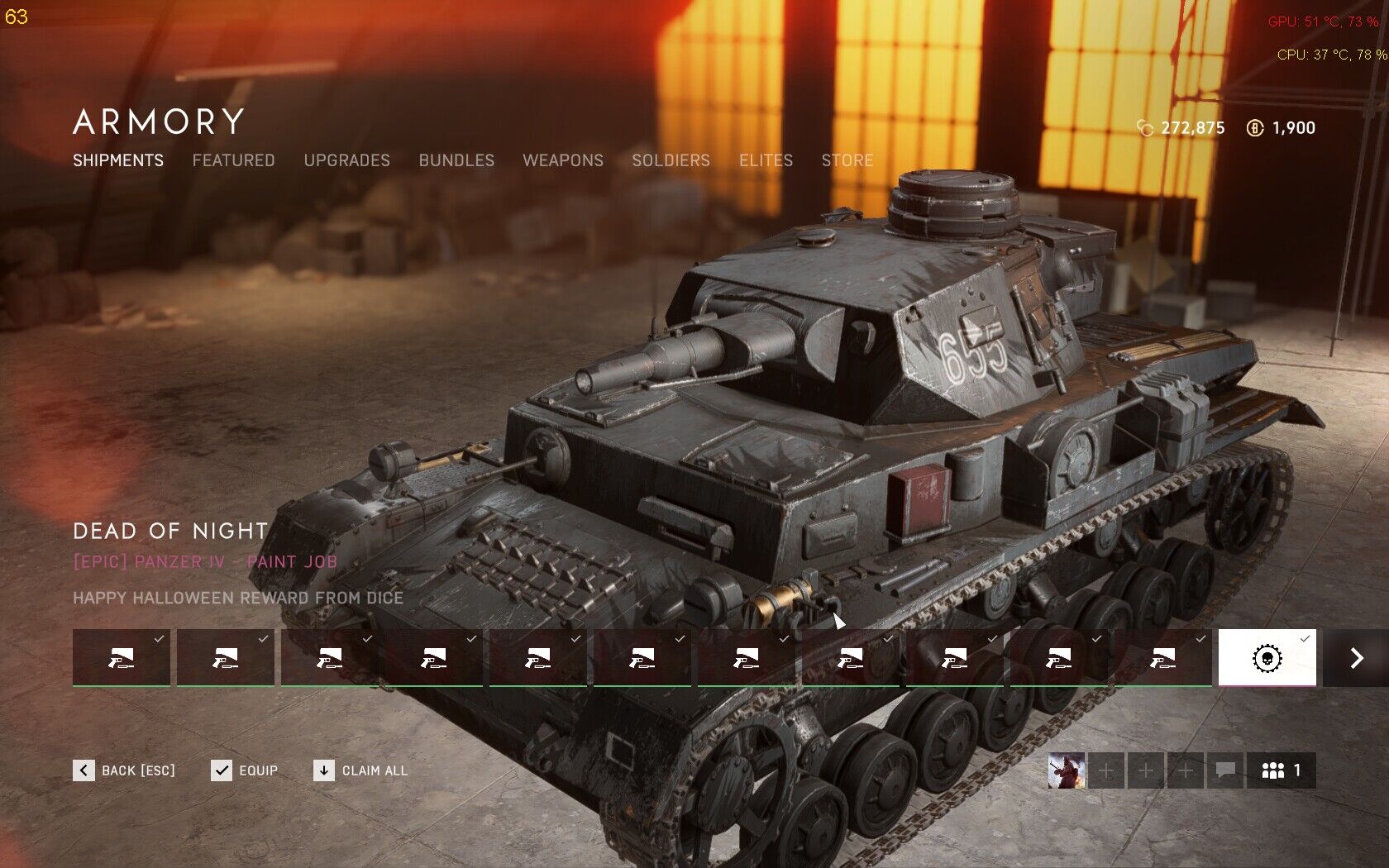Viewport: 1389px width, 868px height.
Task: Switch to the Shipments tab
Action: click(x=118, y=160)
